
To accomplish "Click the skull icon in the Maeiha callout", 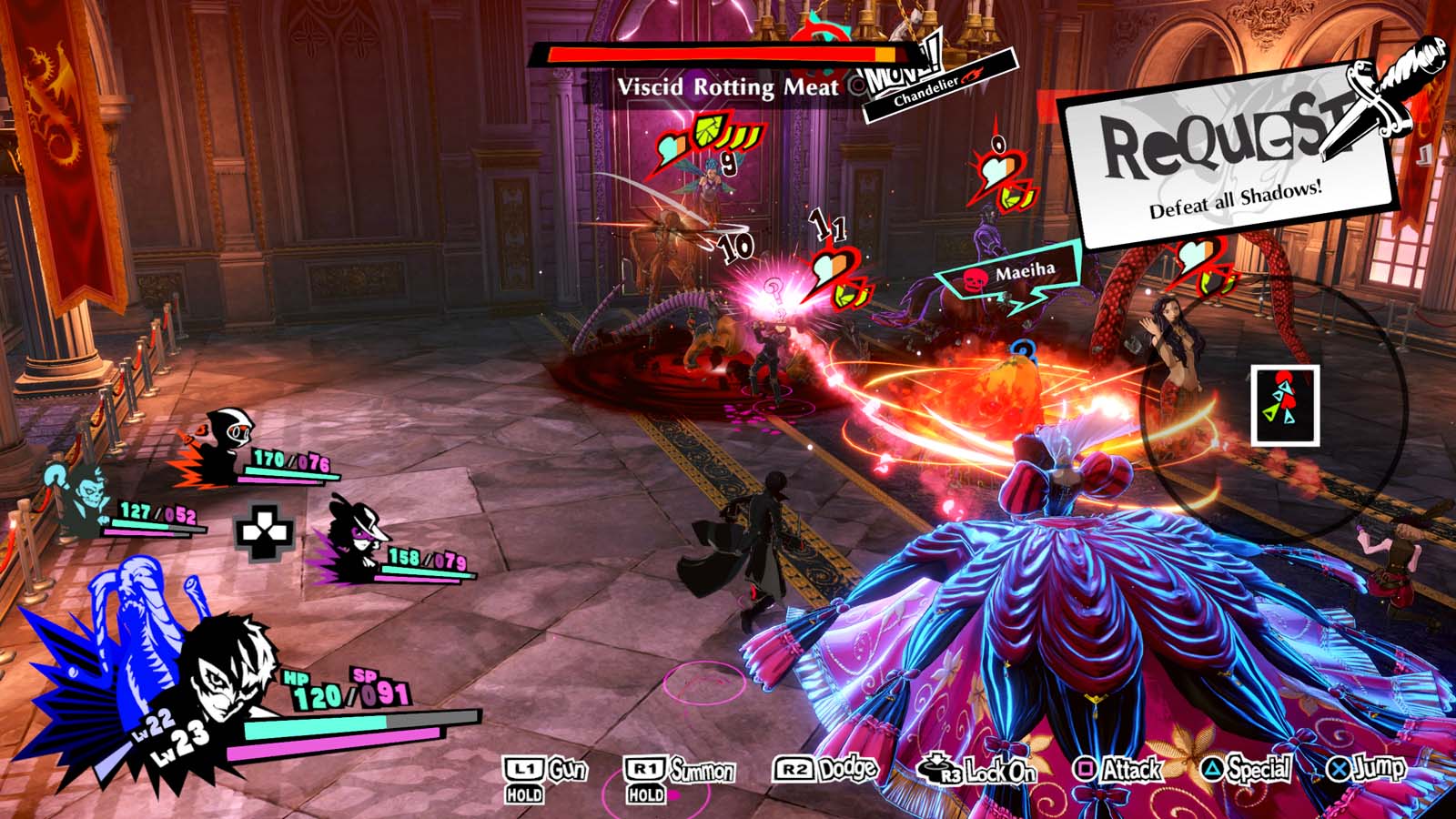I will [977, 278].
